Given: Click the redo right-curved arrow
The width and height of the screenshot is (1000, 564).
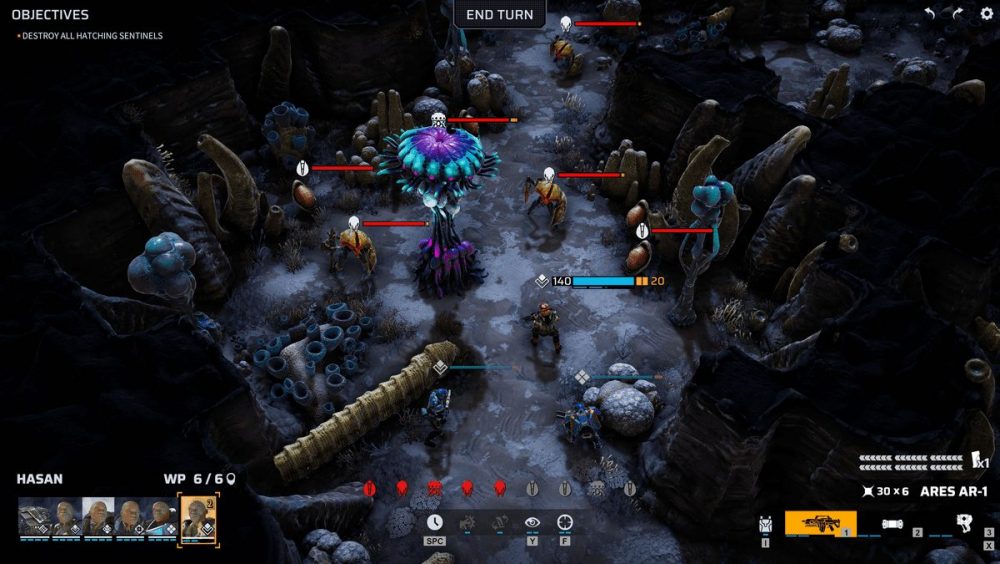Looking at the screenshot, I should pyautogui.click(x=957, y=14).
